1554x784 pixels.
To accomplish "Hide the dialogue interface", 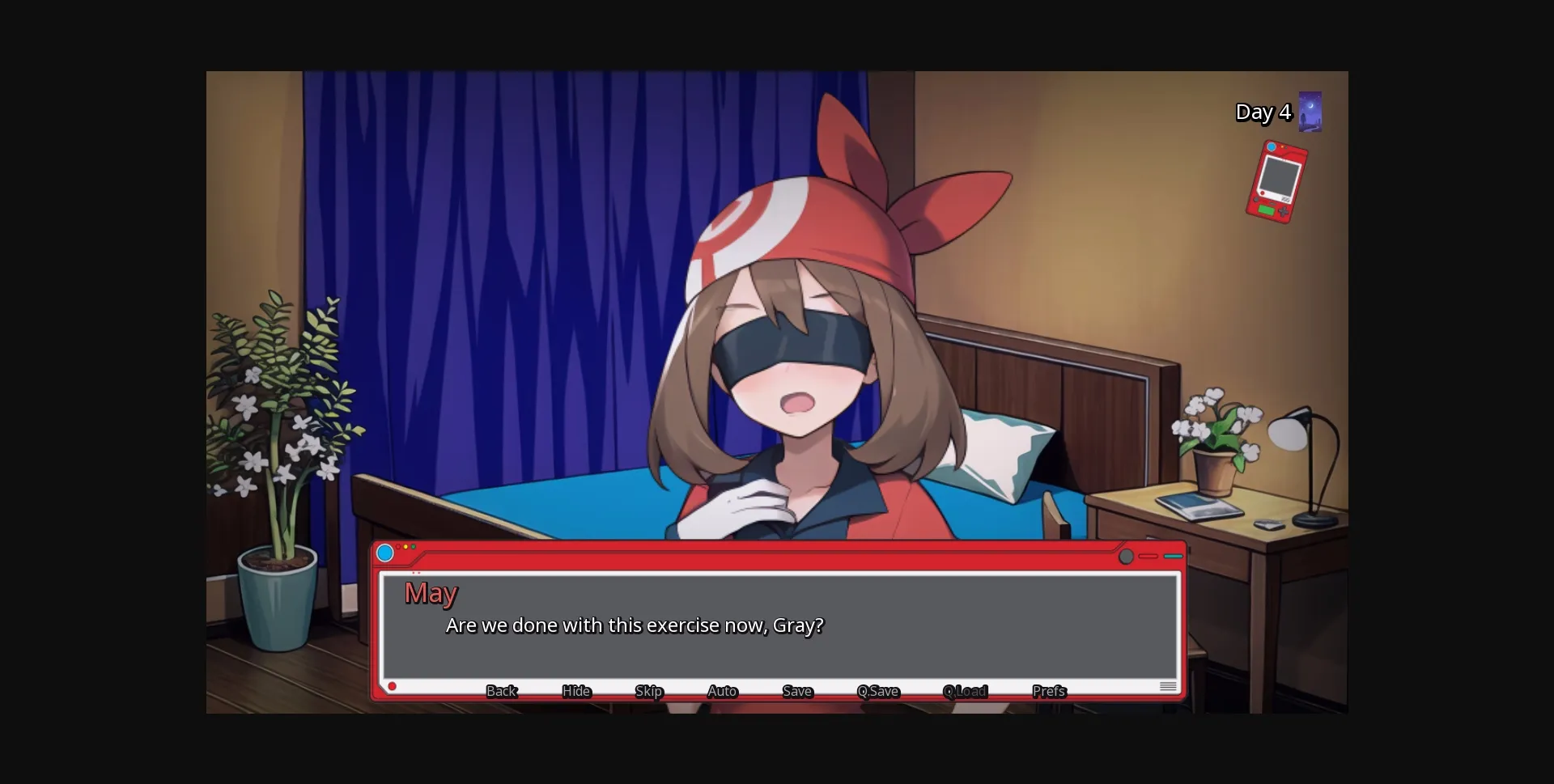I will [x=575, y=692].
